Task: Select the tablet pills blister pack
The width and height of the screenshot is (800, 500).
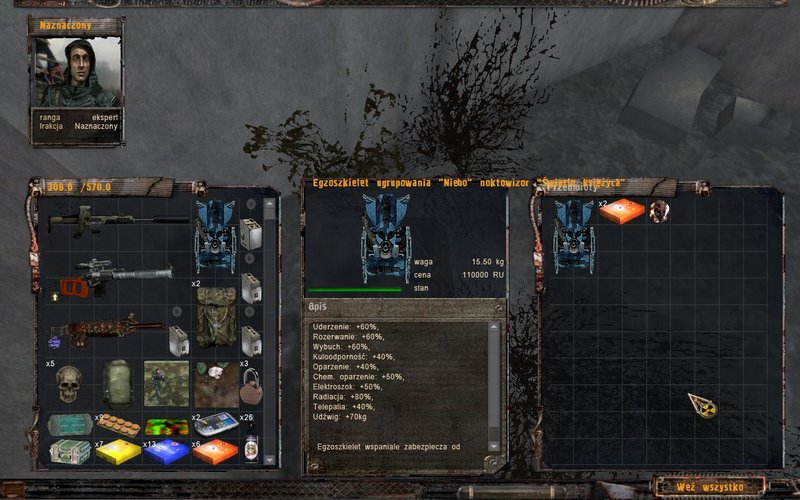Action: [121, 425]
